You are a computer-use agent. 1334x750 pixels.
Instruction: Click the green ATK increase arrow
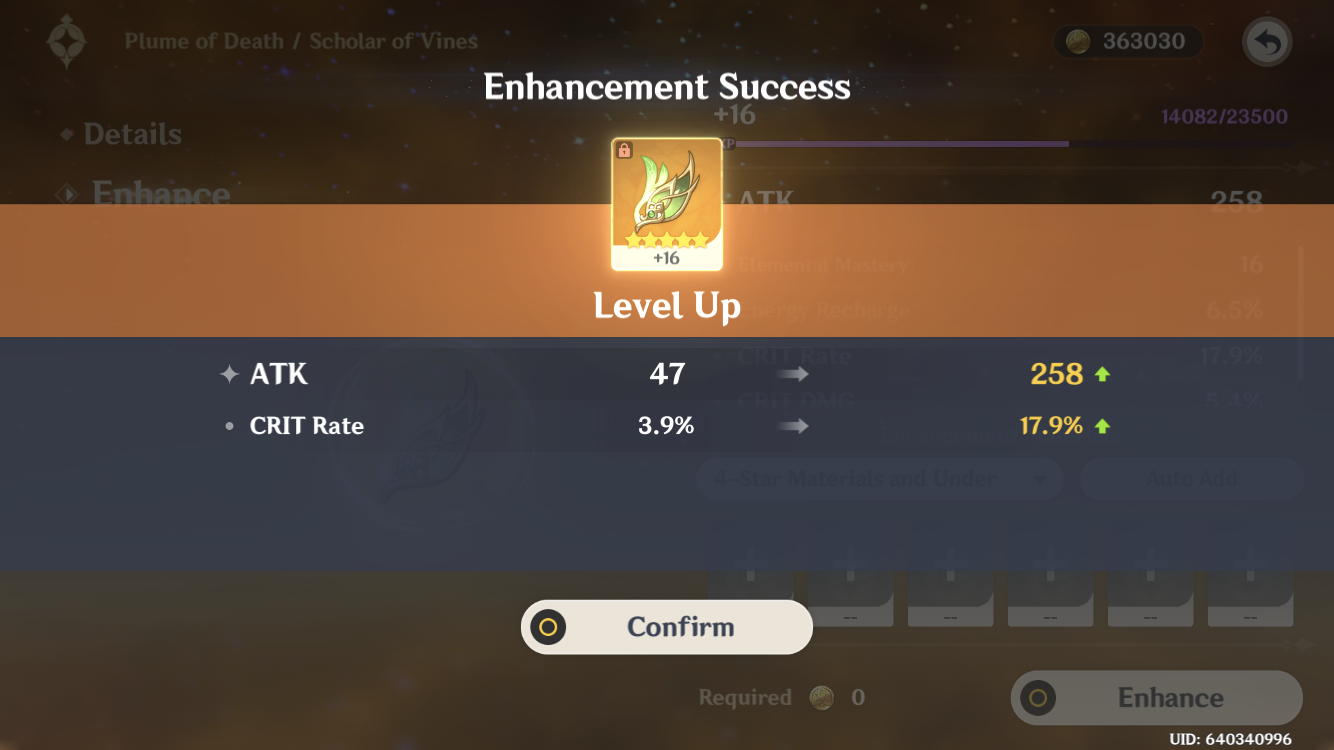(x=1104, y=373)
